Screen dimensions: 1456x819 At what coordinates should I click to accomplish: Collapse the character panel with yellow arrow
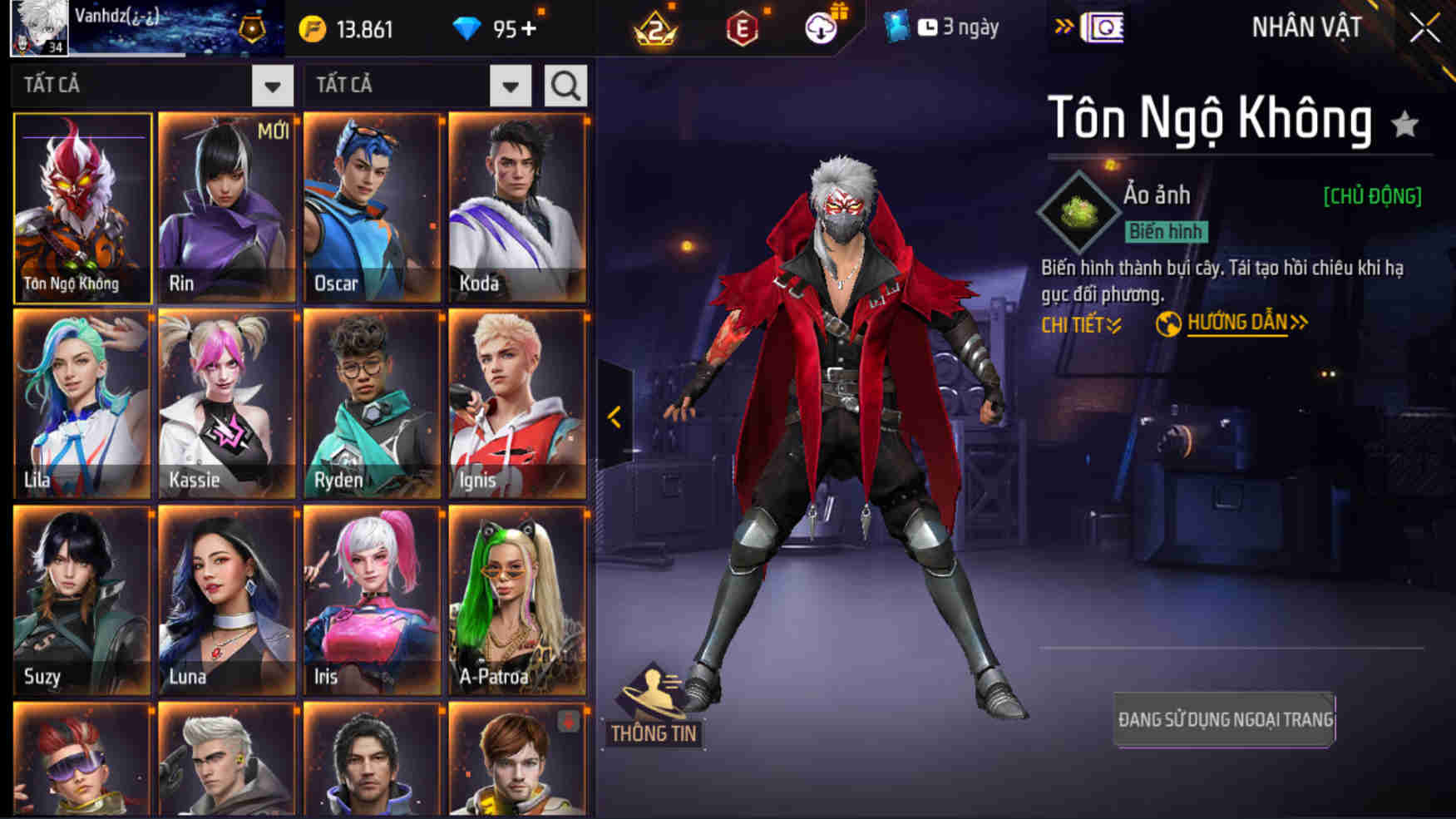click(616, 419)
